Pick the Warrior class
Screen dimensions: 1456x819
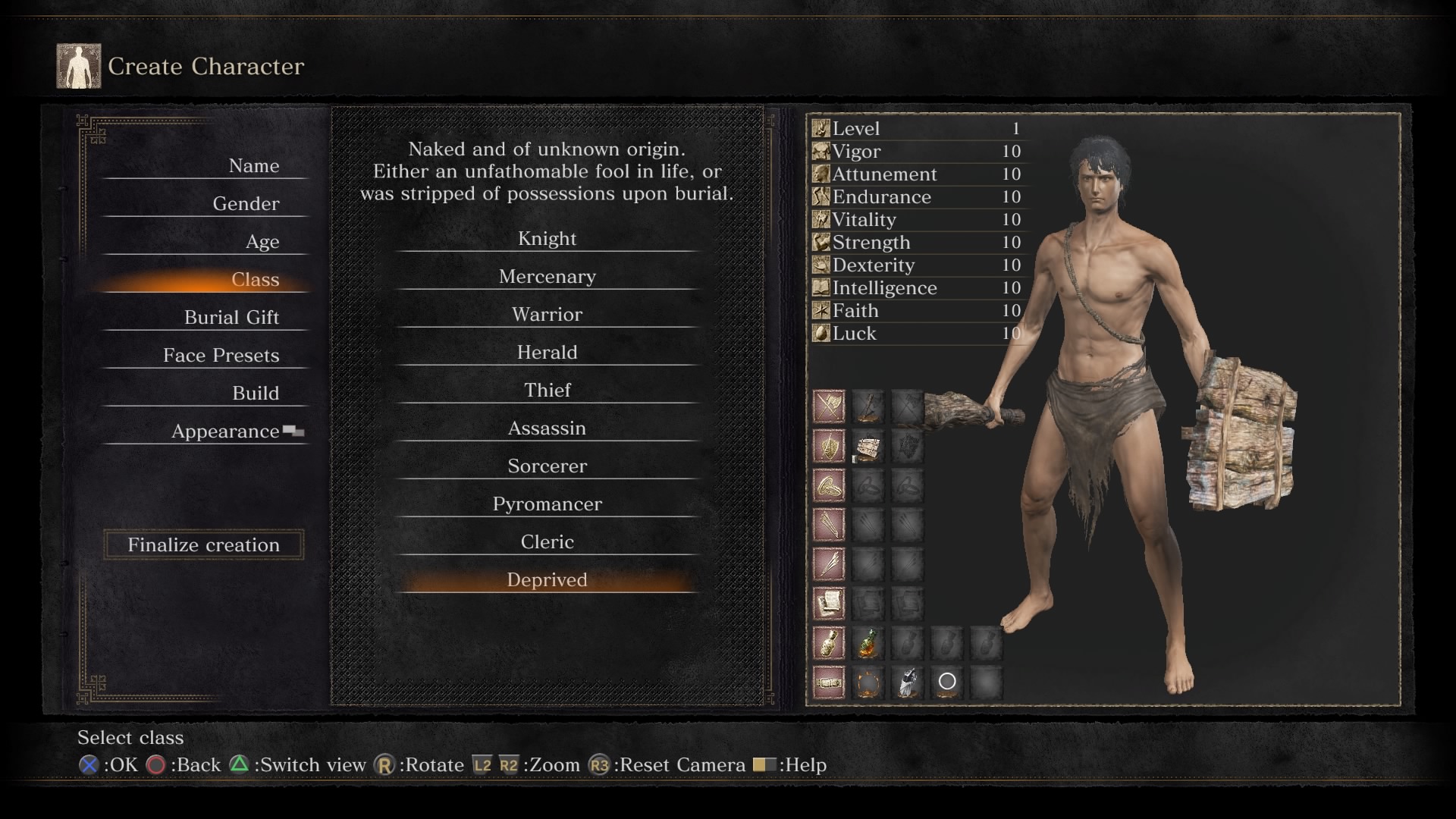(x=547, y=315)
